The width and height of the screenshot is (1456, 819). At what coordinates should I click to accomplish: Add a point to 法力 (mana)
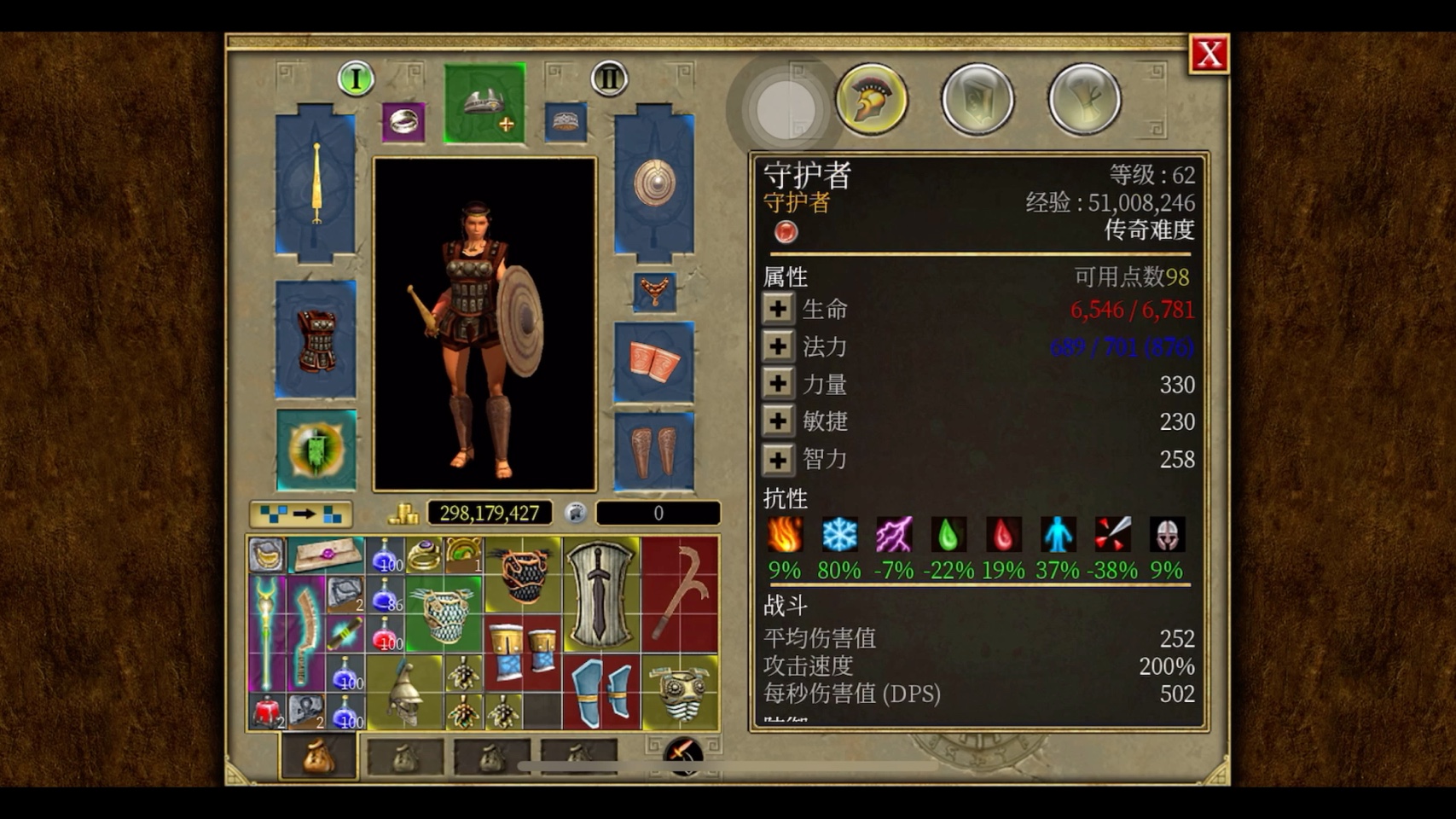tap(777, 346)
